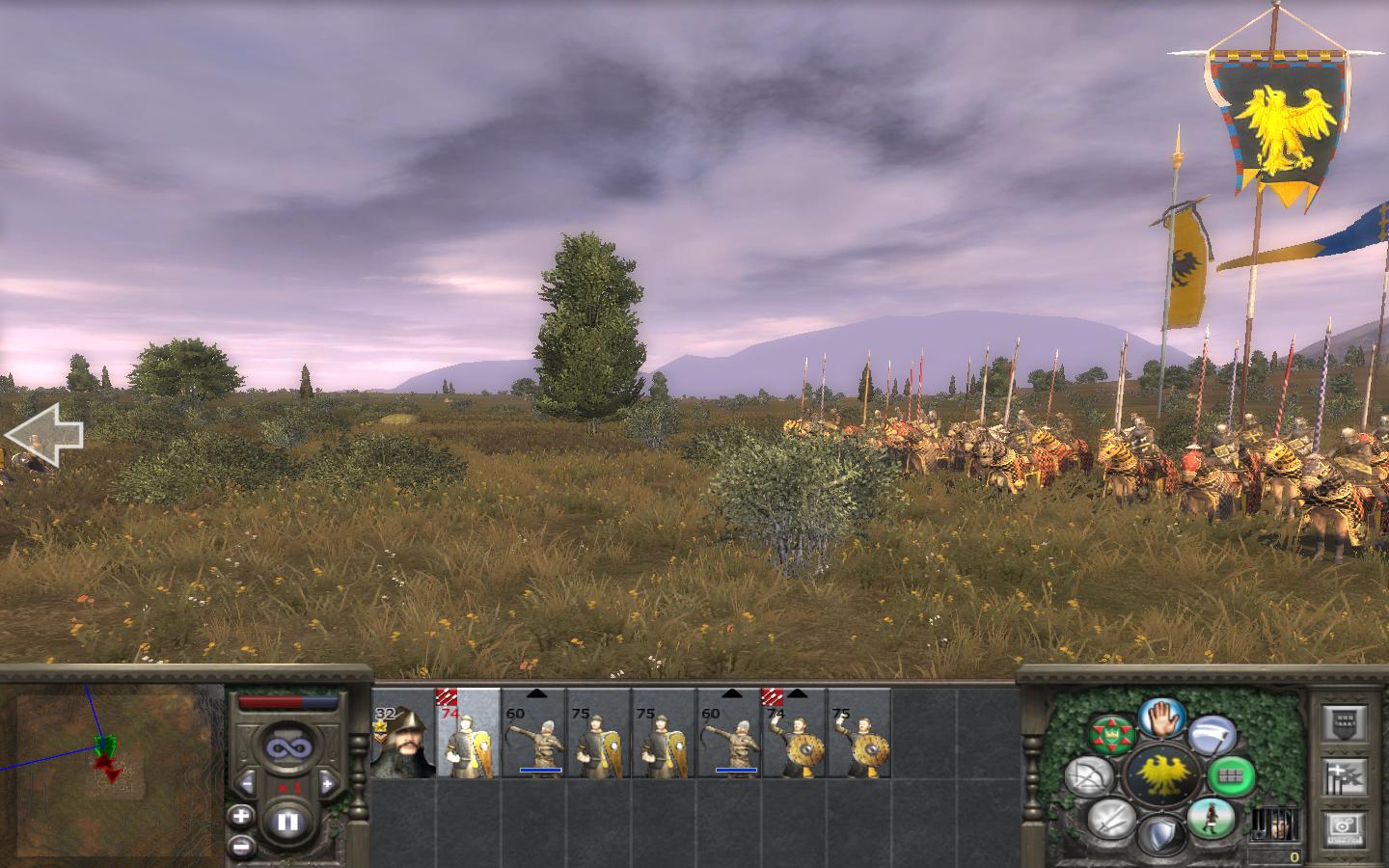The width and height of the screenshot is (1389, 868).
Task: Order troops to halt with hand button
Action: click(x=1160, y=719)
